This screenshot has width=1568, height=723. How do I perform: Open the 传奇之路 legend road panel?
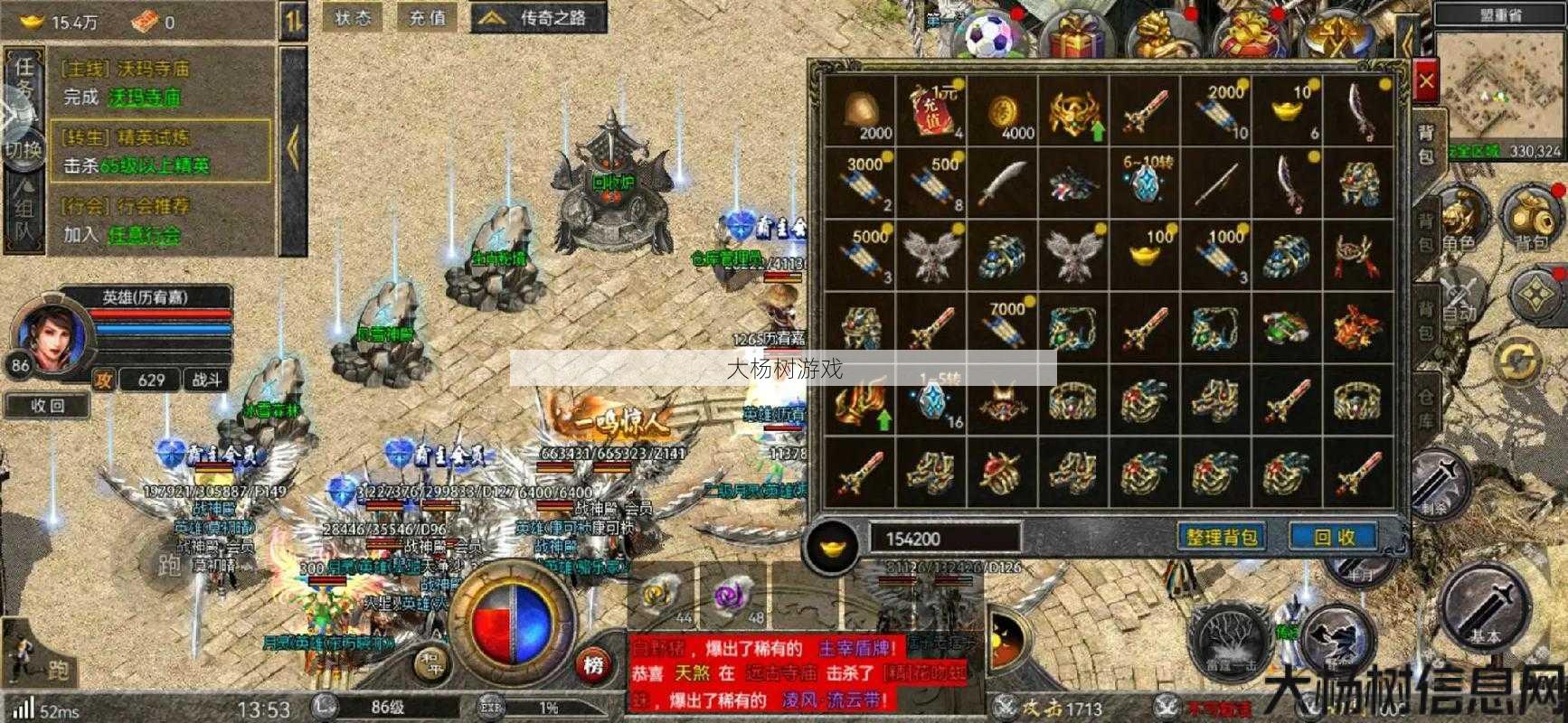(x=538, y=18)
